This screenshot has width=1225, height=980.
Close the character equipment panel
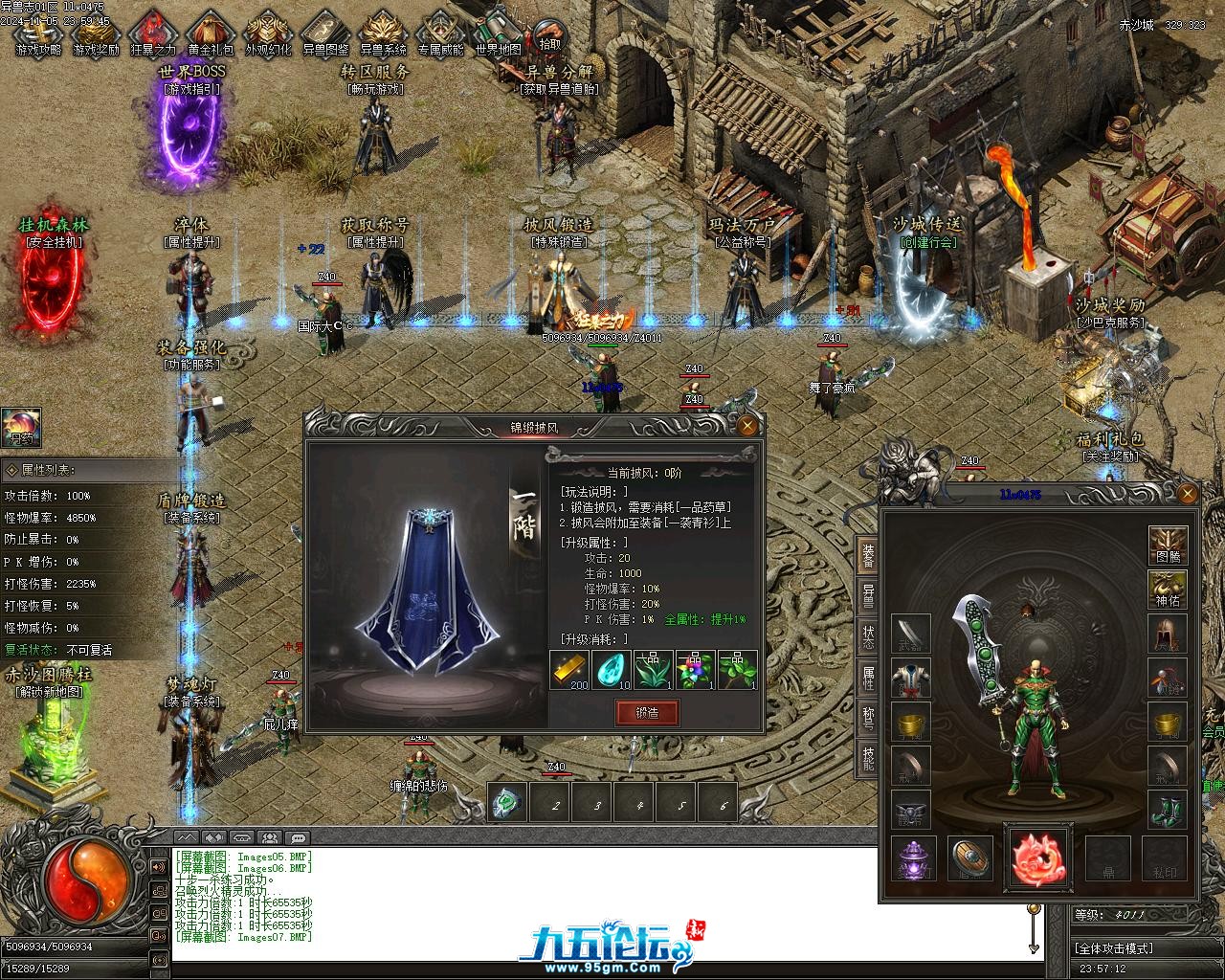(1187, 494)
